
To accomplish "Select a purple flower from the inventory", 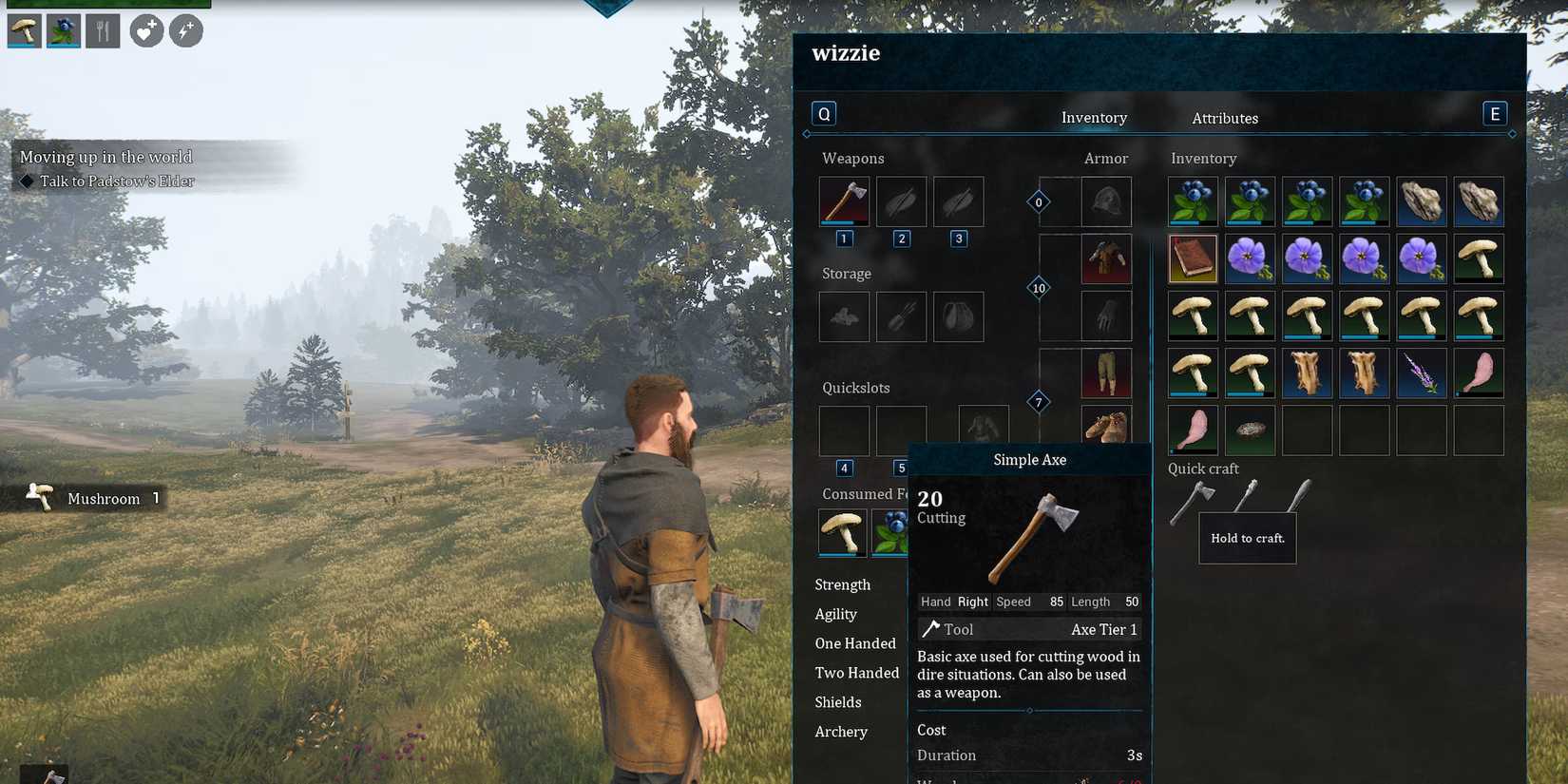I will pos(1250,258).
